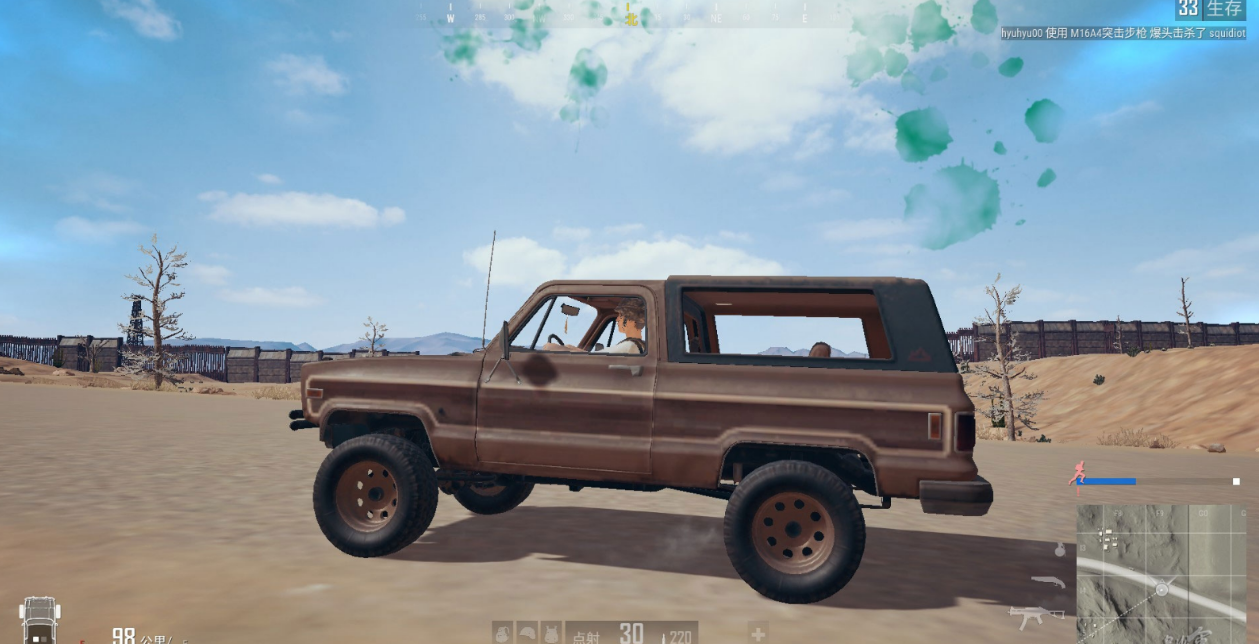Select the grenade weapon icon
This screenshot has height=644, width=1259.
click(x=1059, y=549)
